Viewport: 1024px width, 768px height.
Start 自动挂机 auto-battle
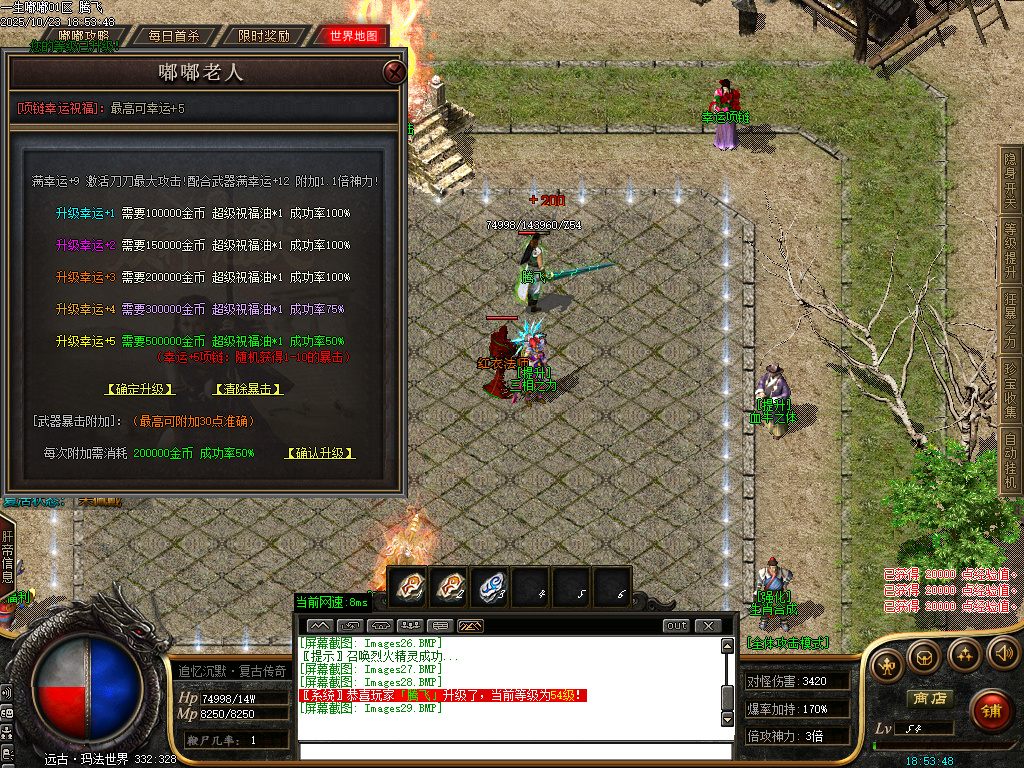coord(1011,462)
